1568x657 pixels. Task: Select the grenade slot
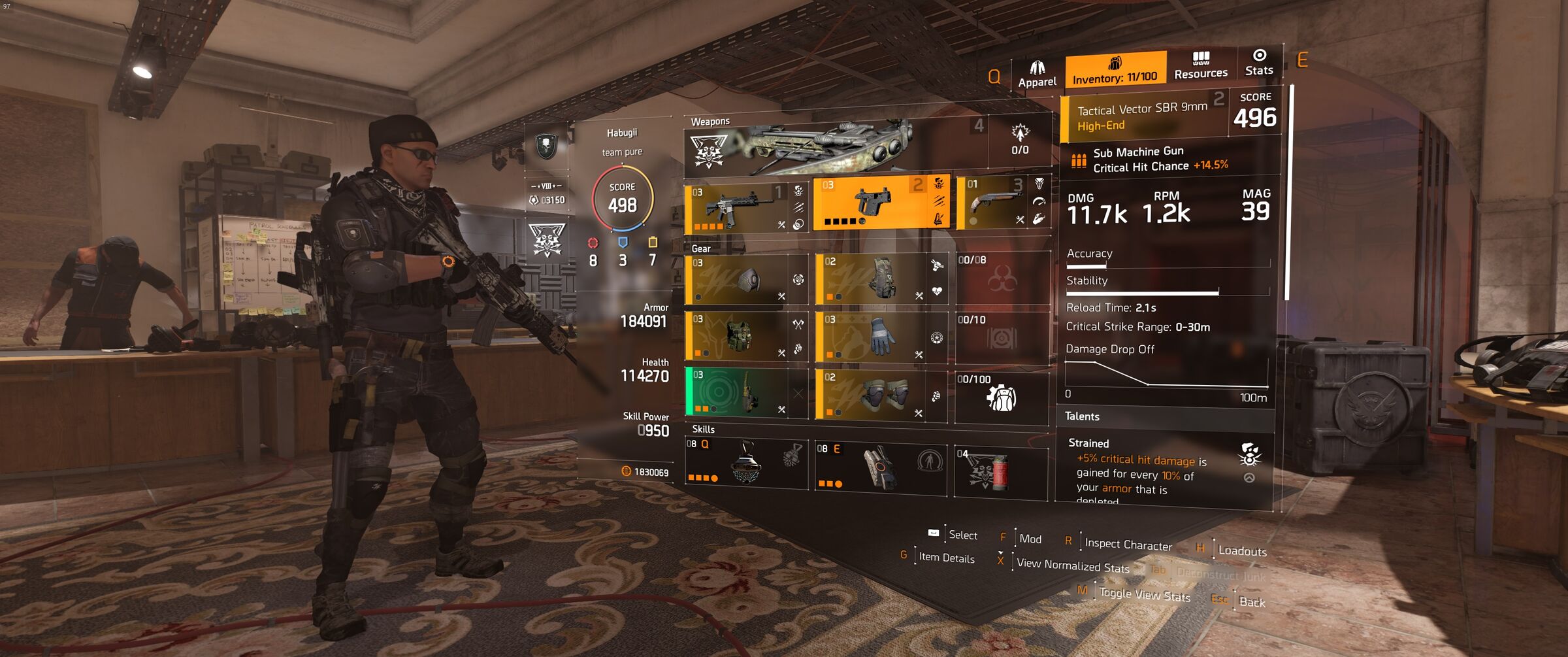1000,471
